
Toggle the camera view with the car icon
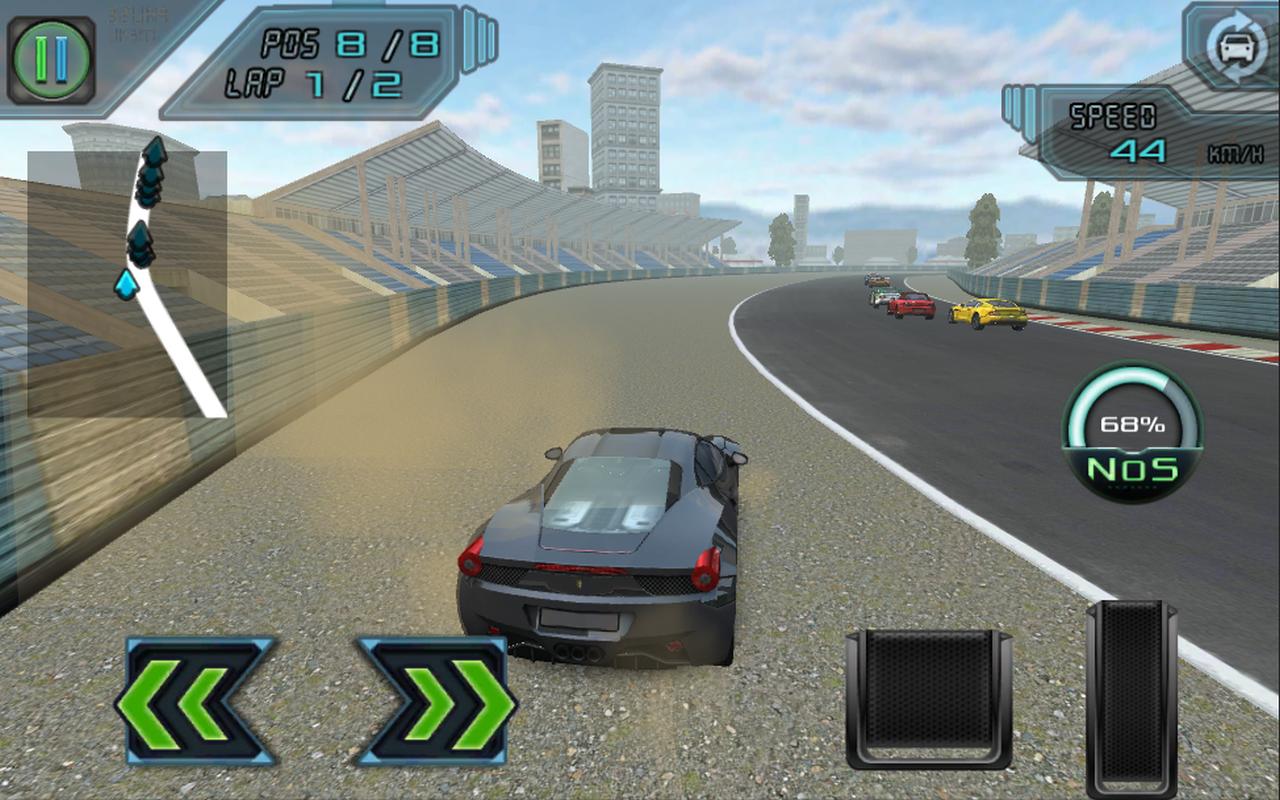[1235, 46]
